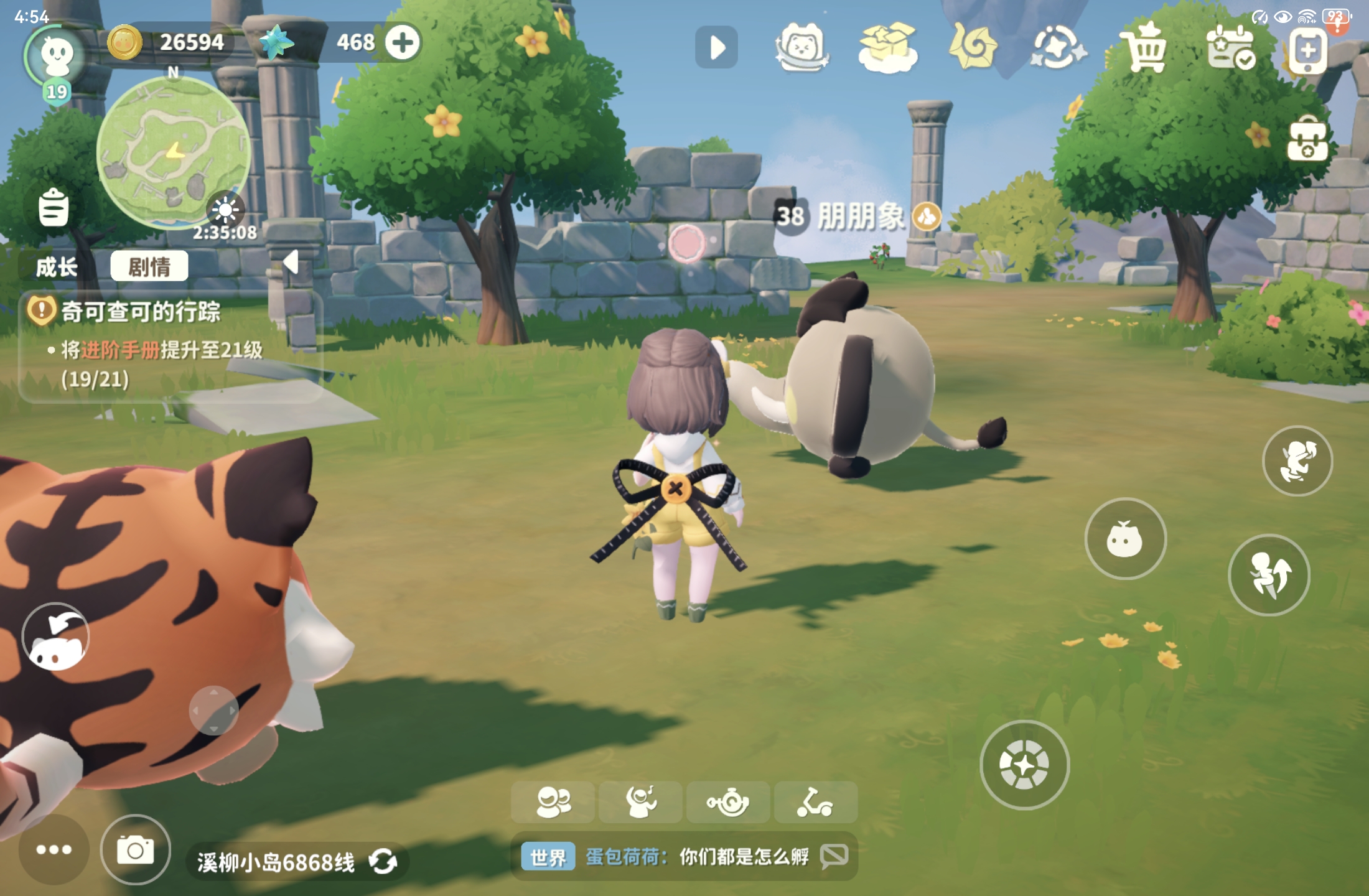Expand the top menu play arrow
This screenshot has width=1369, height=896.
click(x=717, y=47)
